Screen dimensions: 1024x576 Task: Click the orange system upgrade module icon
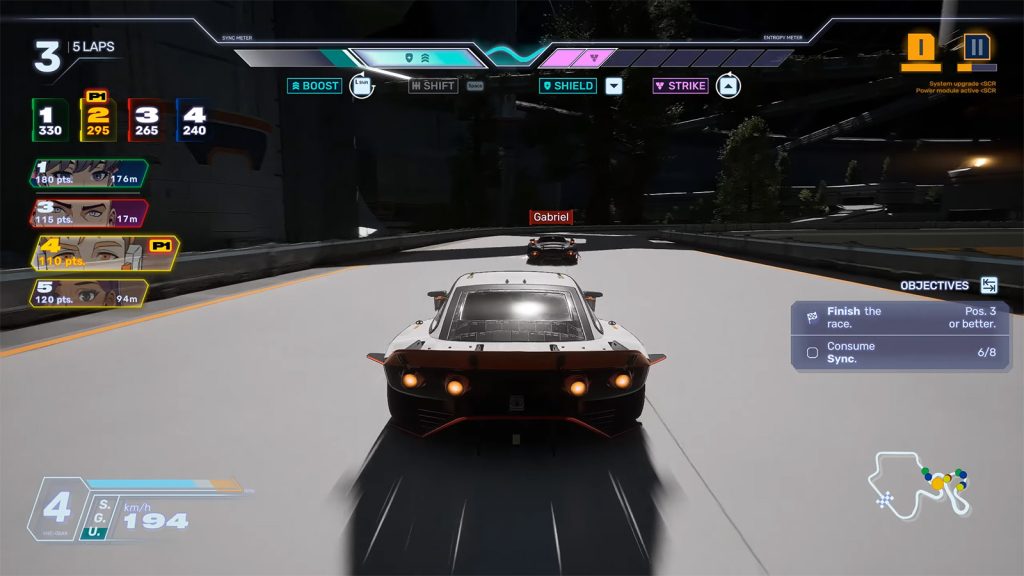point(921,49)
